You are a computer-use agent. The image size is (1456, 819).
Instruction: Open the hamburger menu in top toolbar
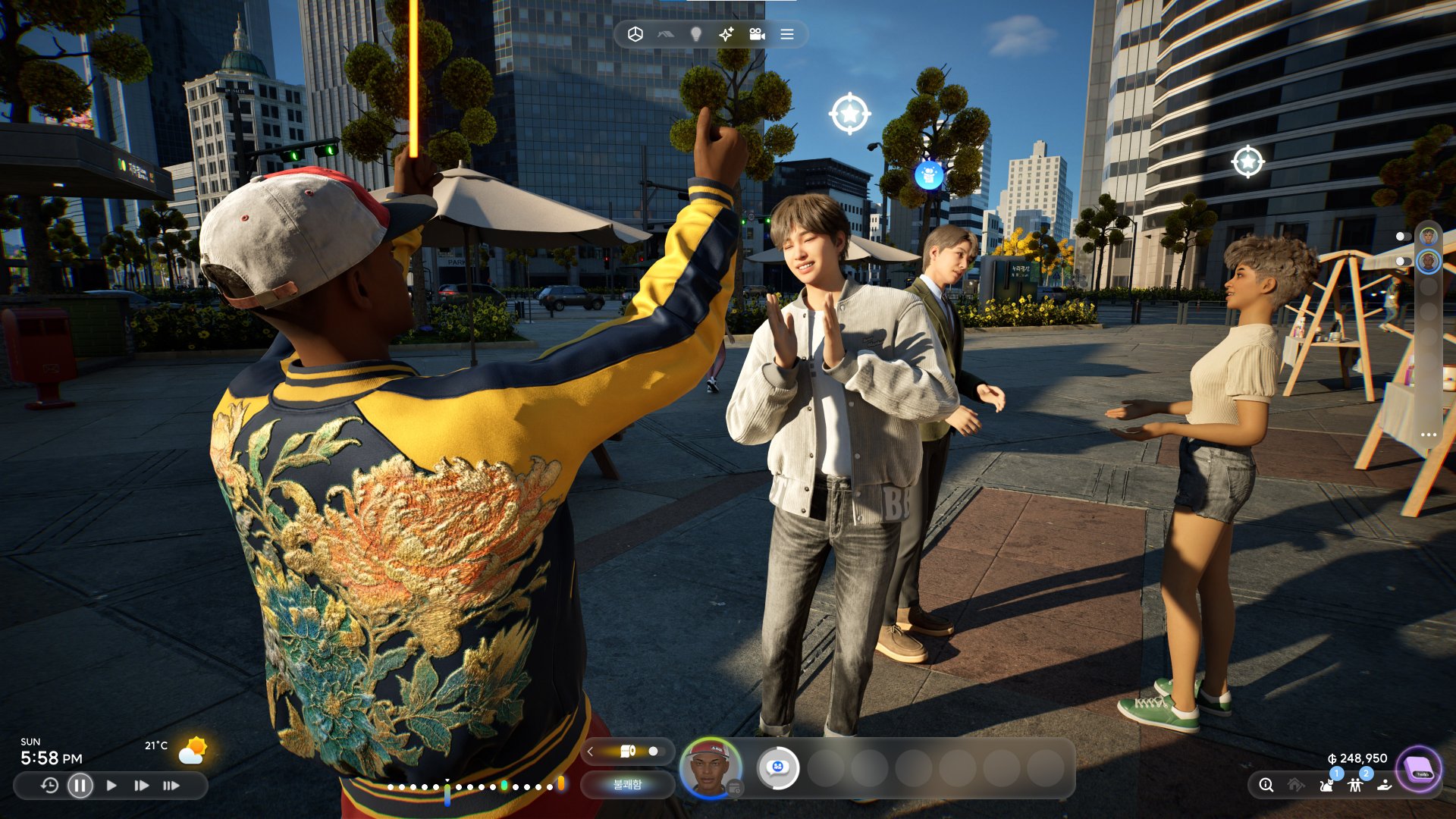point(786,35)
